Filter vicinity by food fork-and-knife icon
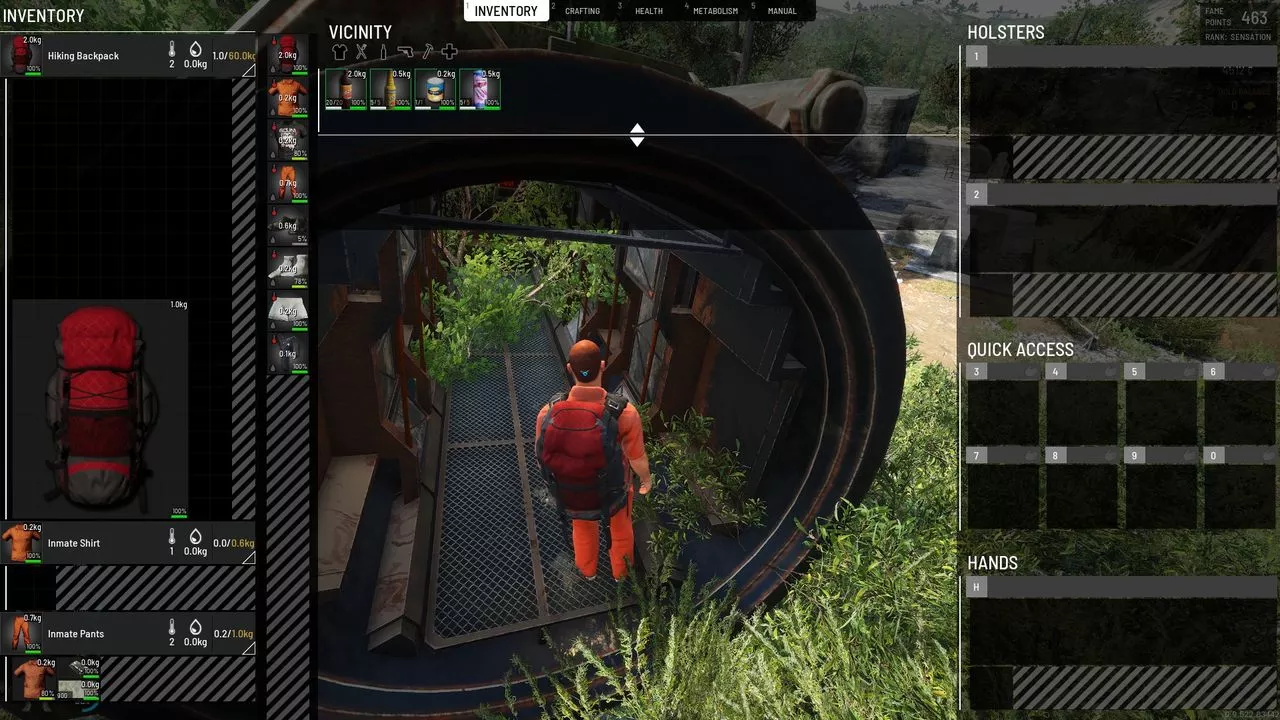This screenshot has height=720, width=1280. point(362,52)
